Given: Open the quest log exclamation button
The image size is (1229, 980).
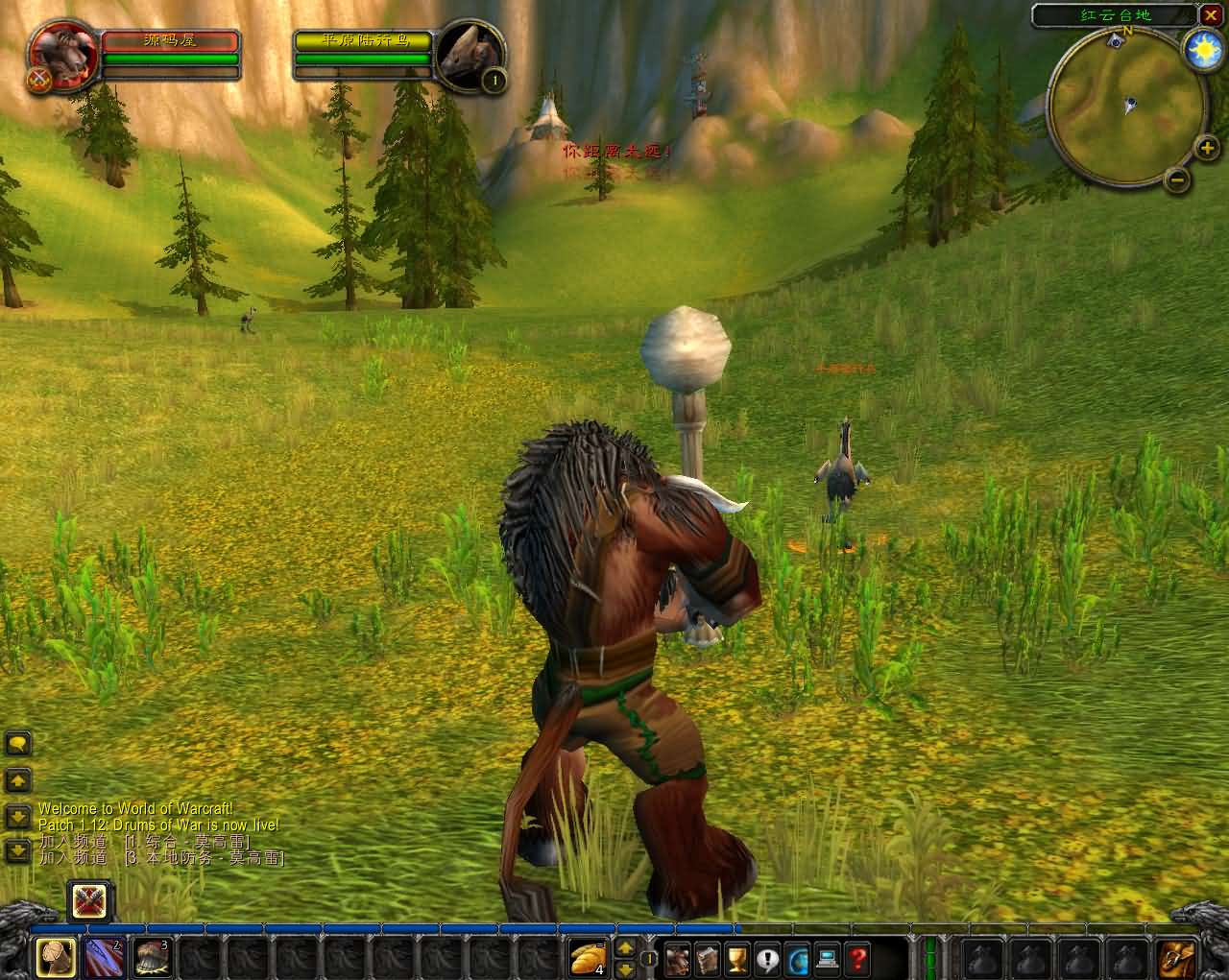Looking at the screenshot, I should (767, 957).
